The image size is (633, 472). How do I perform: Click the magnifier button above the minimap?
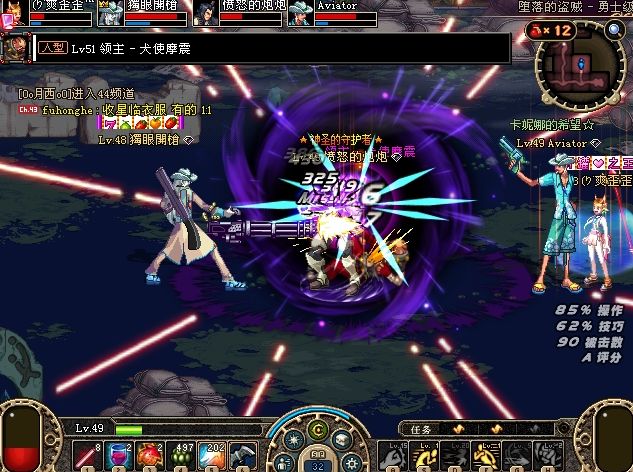pos(616,29)
